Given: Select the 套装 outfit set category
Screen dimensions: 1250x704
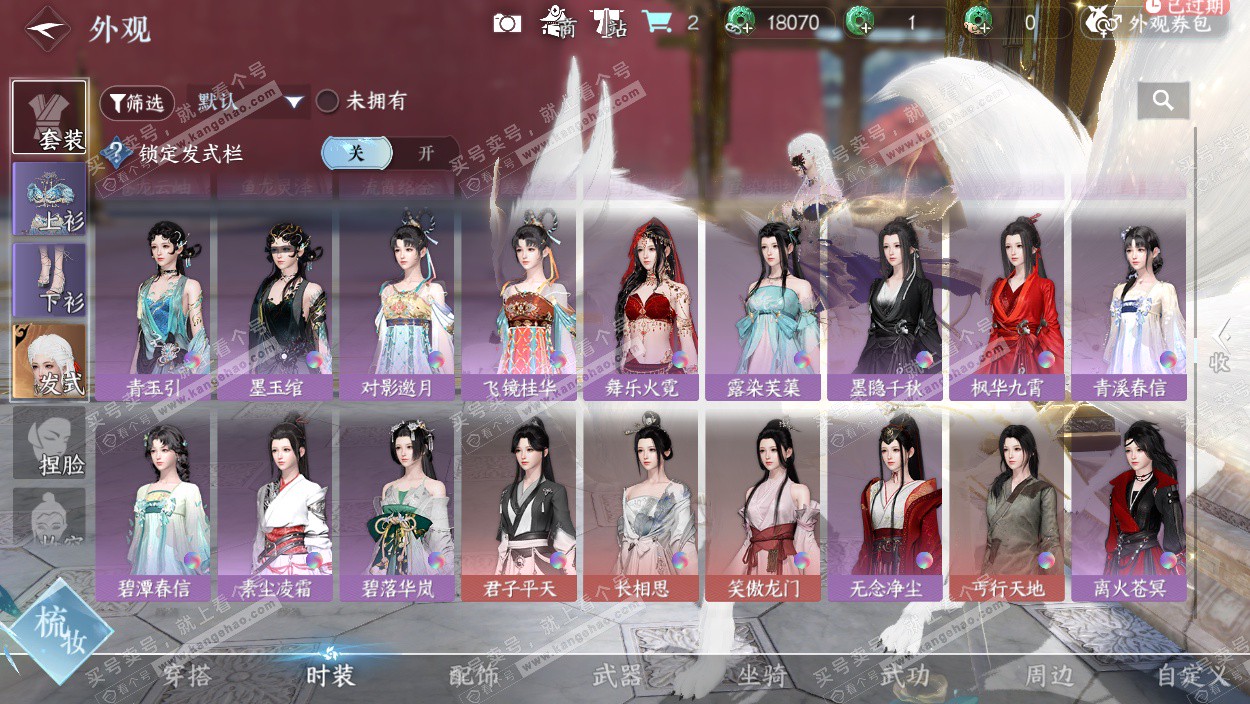Looking at the screenshot, I should tap(50, 117).
